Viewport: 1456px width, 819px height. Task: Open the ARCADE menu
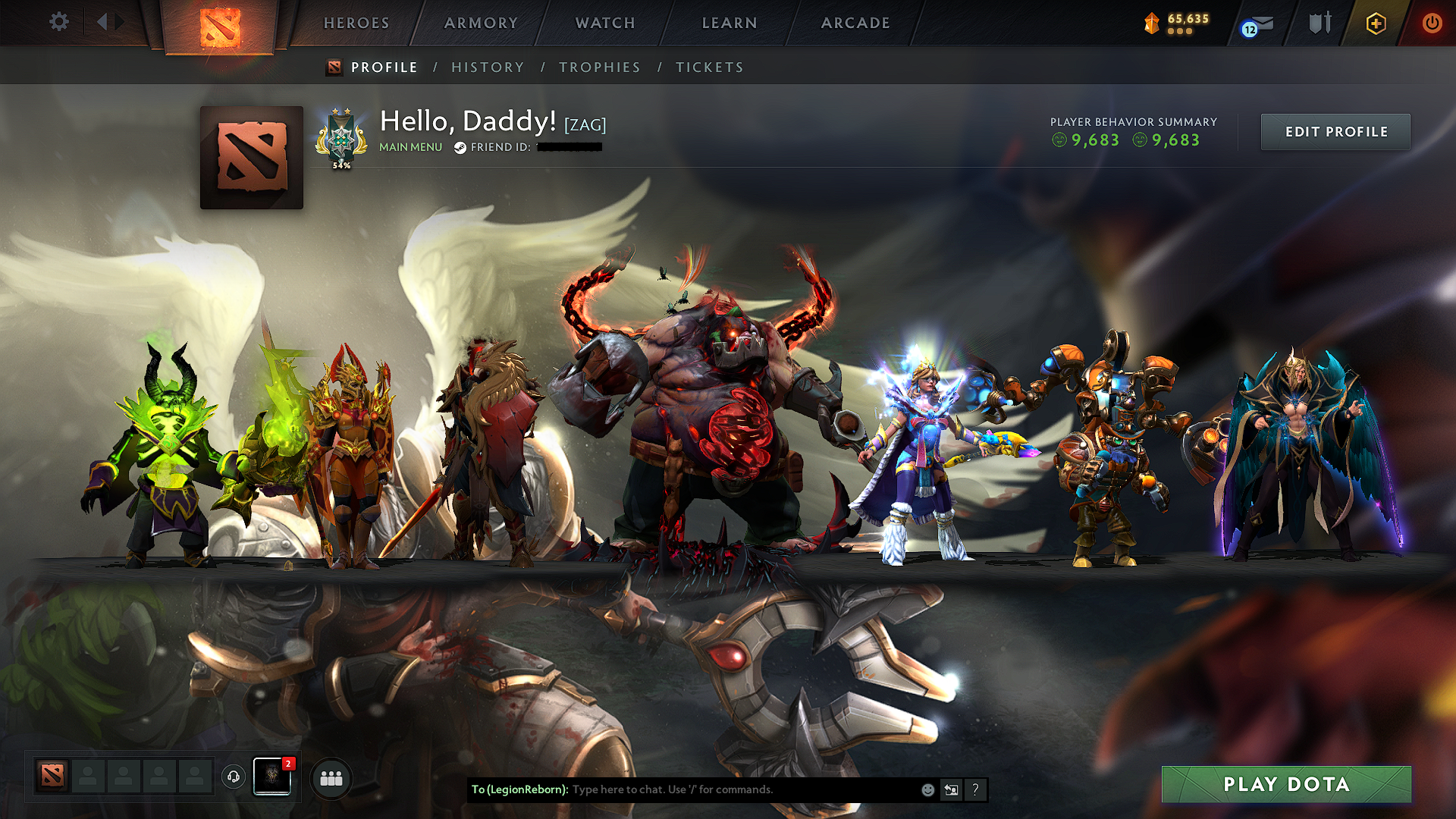coord(855,23)
